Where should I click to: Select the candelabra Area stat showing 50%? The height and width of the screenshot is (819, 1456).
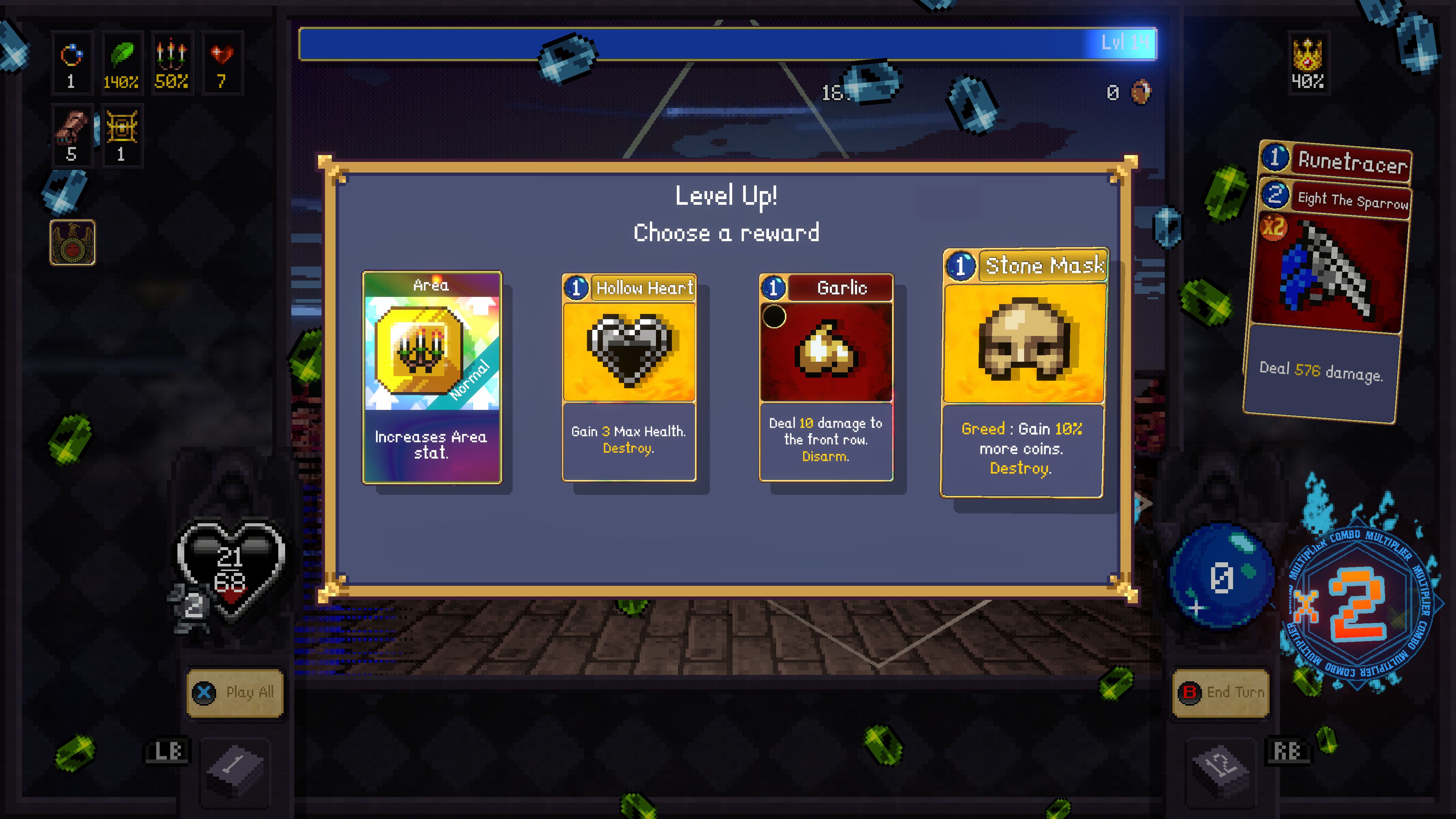(x=171, y=62)
